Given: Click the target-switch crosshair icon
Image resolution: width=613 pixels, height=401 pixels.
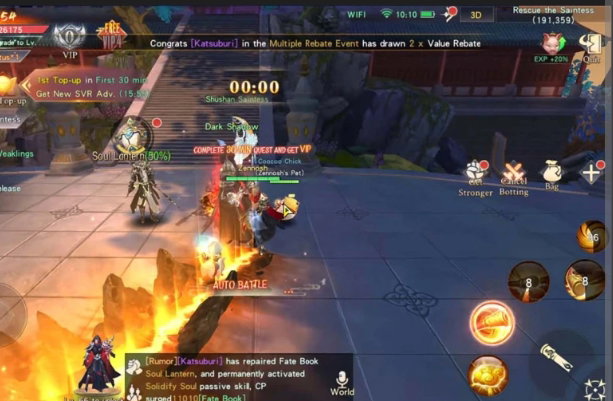Looking at the screenshot, I should [597, 389].
